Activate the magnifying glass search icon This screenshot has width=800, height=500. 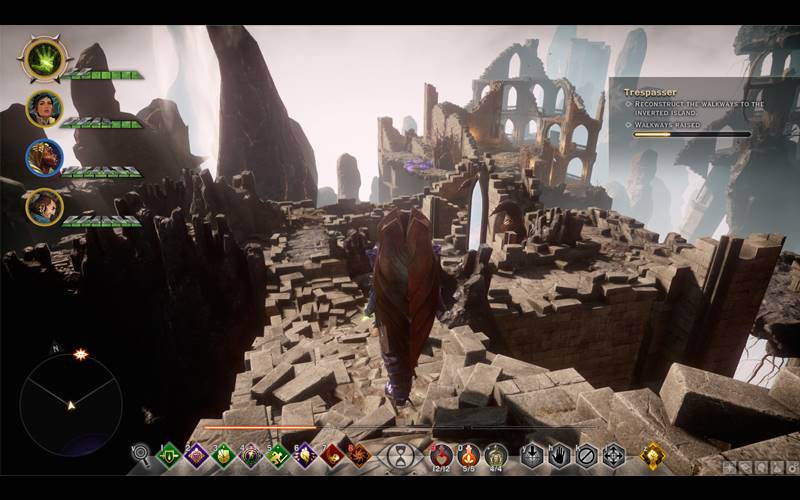coord(141,456)
